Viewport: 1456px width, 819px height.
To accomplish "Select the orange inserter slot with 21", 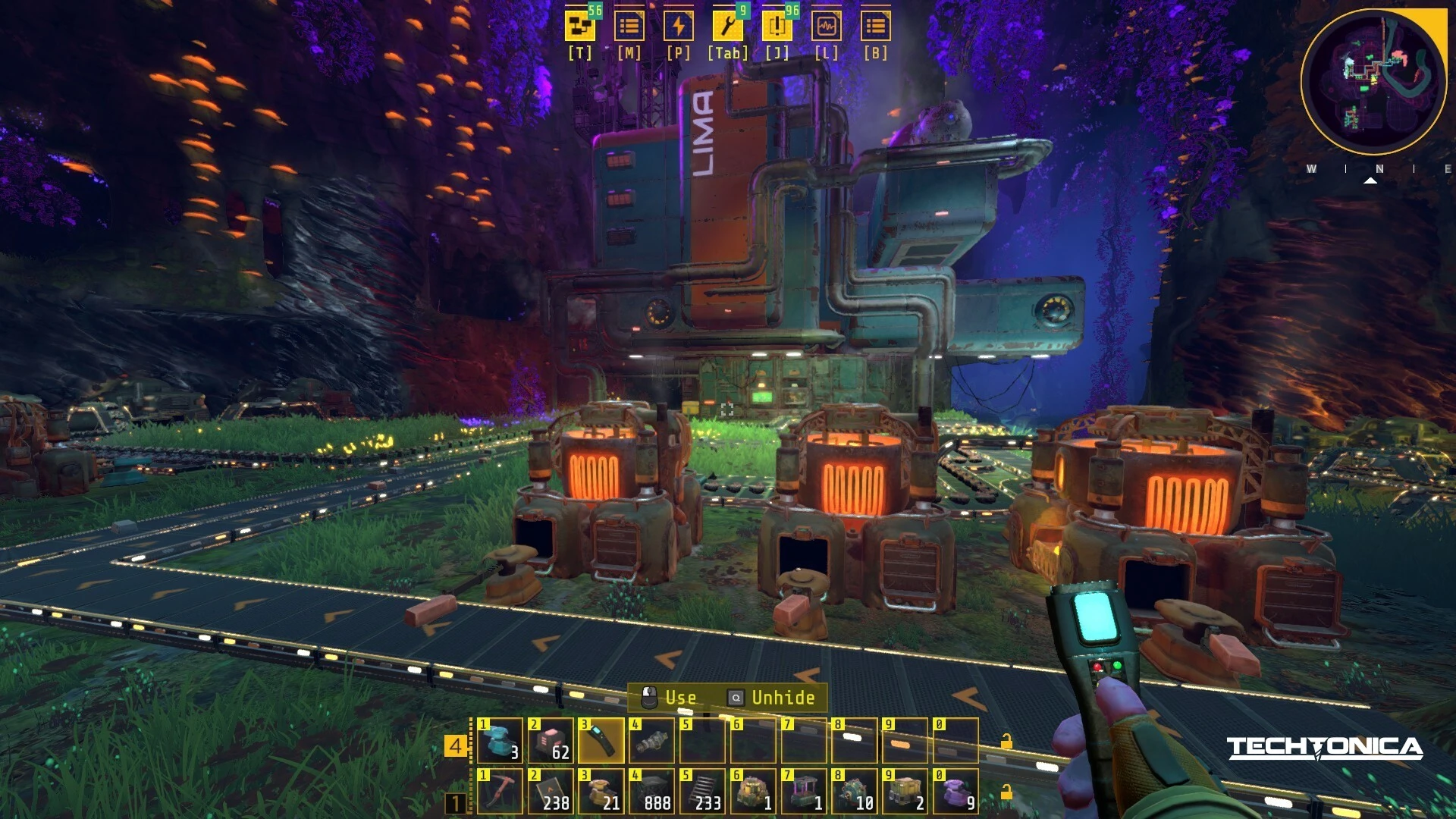I will [601, 792].
